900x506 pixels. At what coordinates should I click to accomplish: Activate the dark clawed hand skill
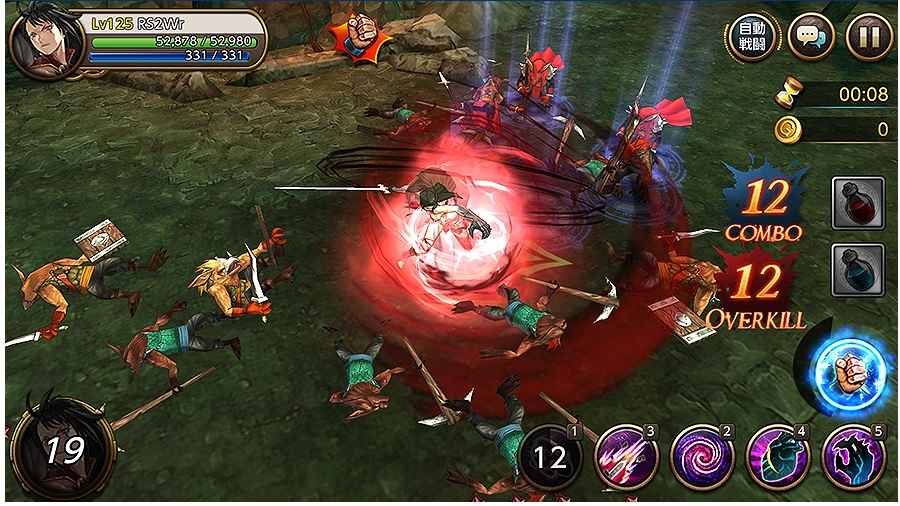pyautogui.click(x=853, y=458)
